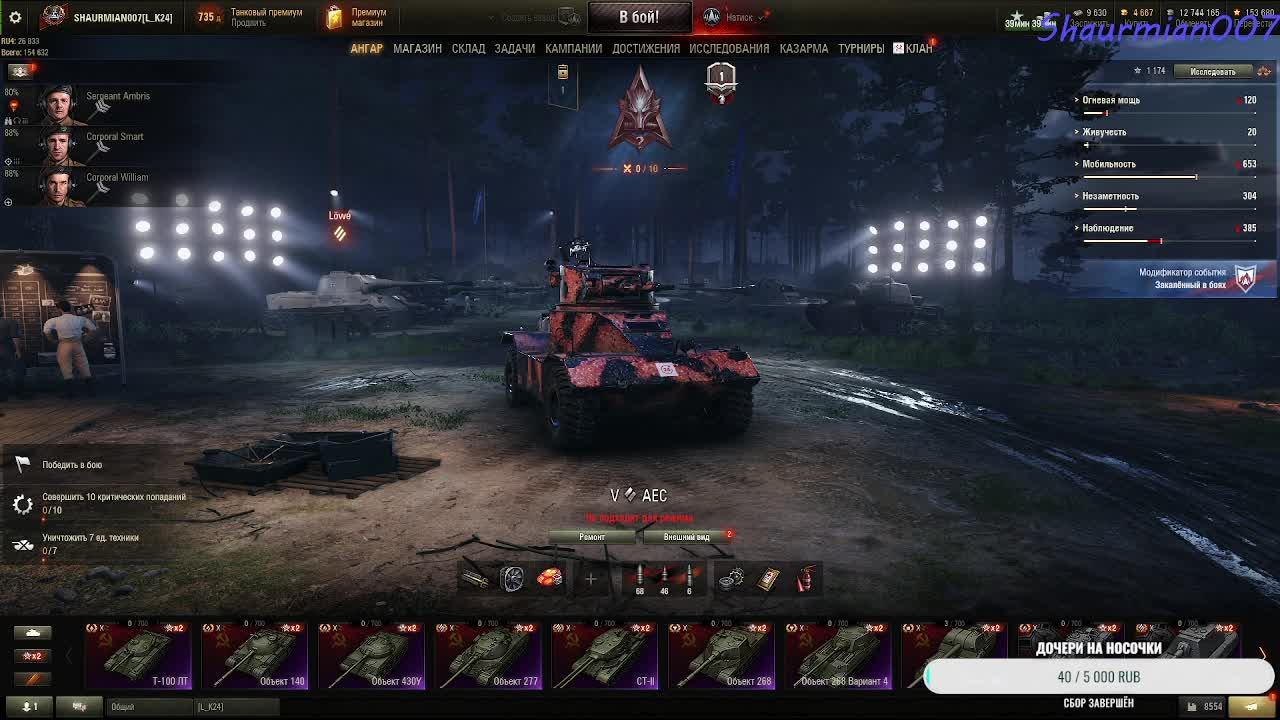Start a battle with the В бой! button

pyautogui.click(x=638, y=17)
